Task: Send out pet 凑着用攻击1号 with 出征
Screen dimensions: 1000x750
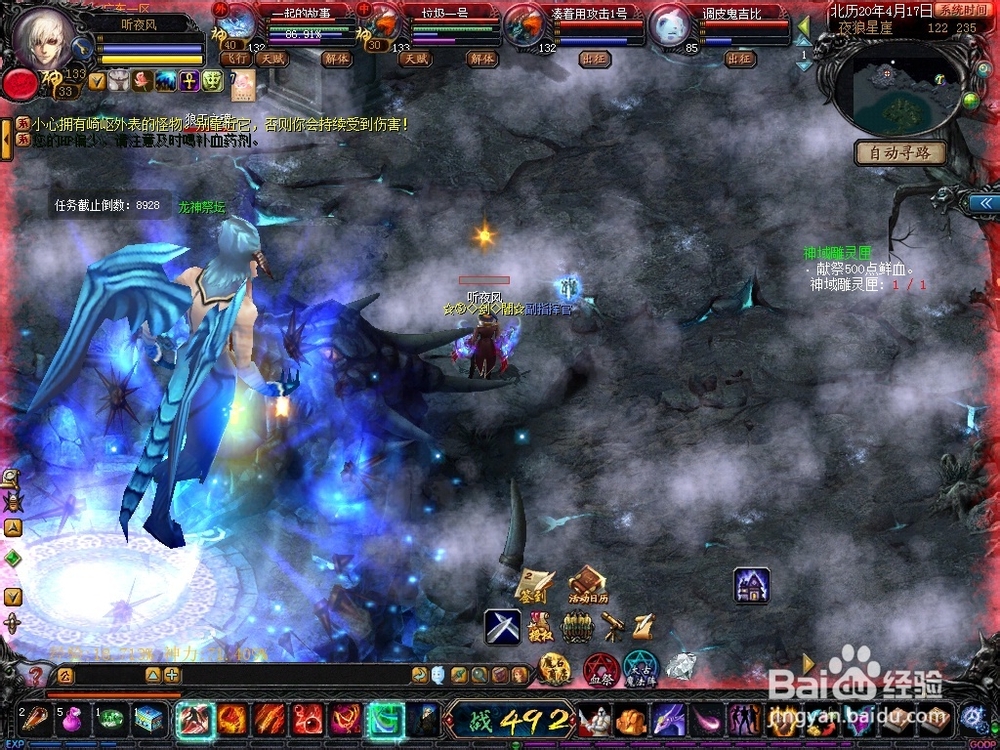Action: (594, 59)
